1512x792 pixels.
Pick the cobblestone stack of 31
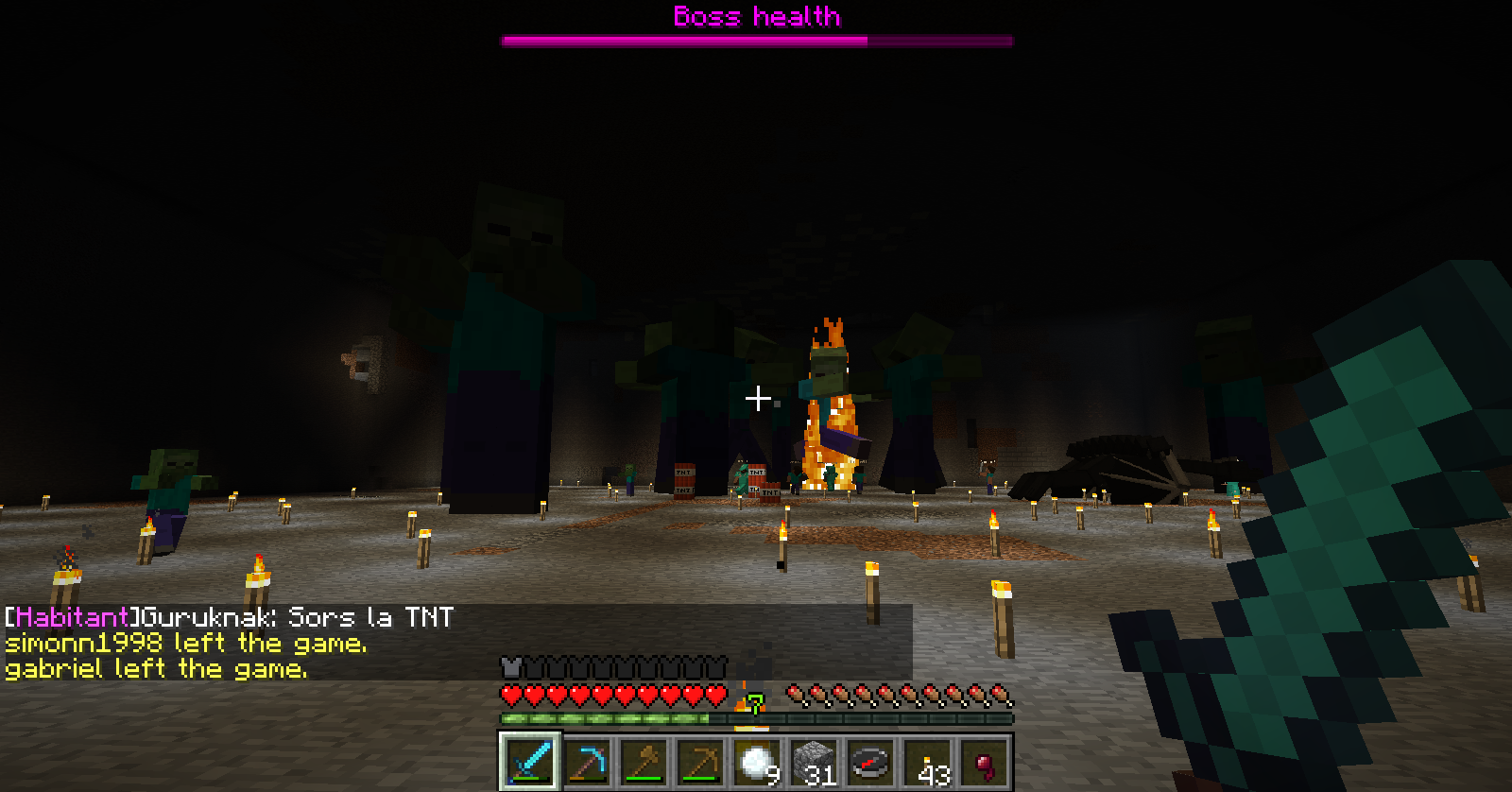pos(814,762)
